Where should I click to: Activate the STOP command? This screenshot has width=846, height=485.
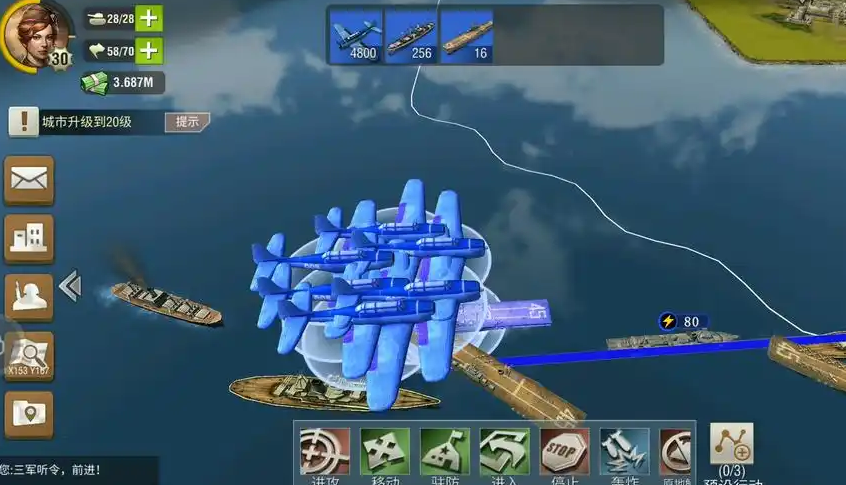565,455
